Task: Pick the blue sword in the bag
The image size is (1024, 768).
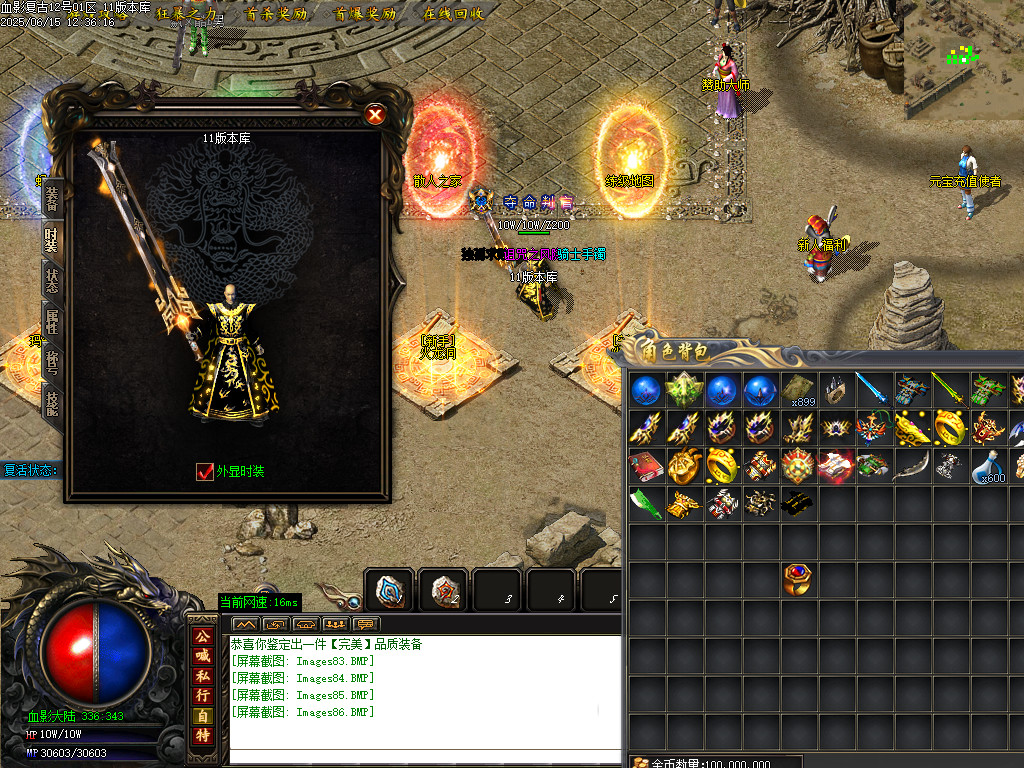Action: pos(872,390)
